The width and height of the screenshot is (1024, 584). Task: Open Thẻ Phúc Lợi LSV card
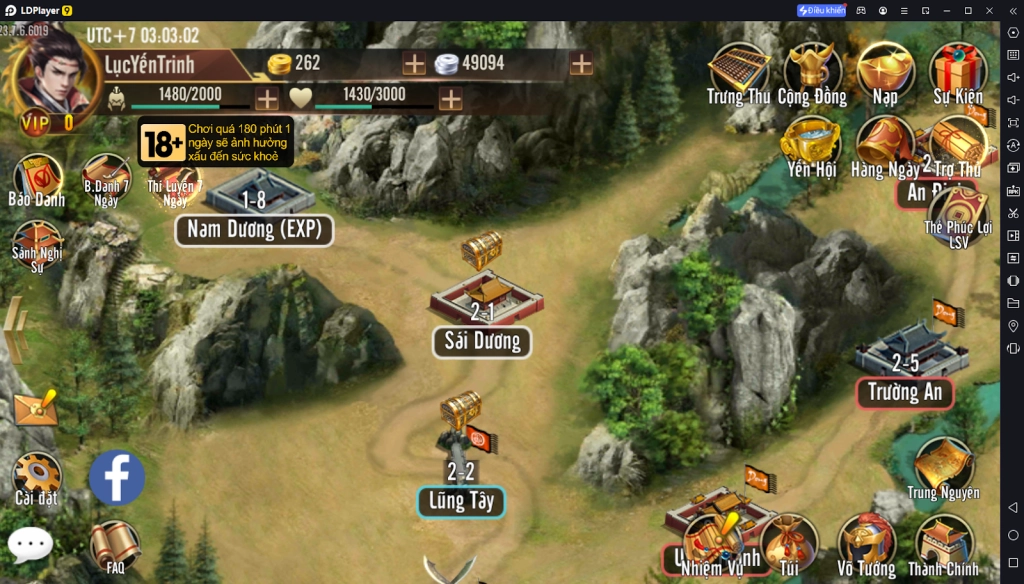[959, 215]
